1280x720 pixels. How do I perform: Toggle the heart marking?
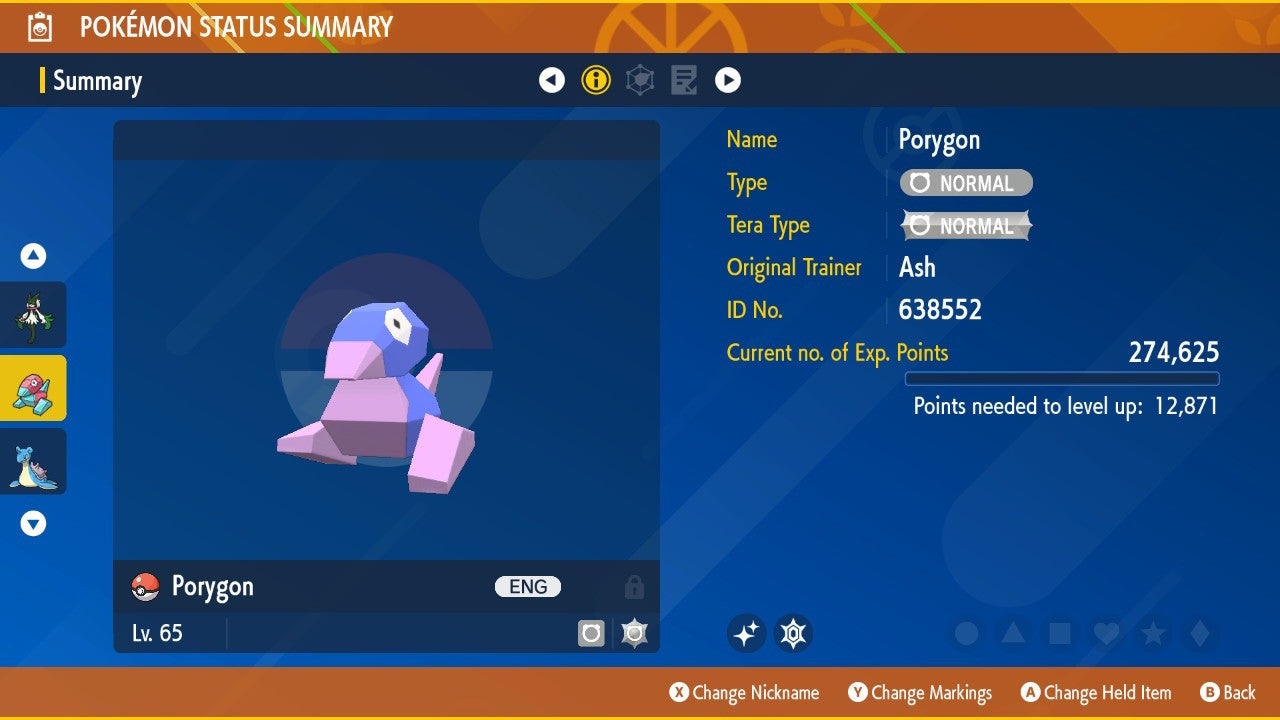click(1106, 633)
